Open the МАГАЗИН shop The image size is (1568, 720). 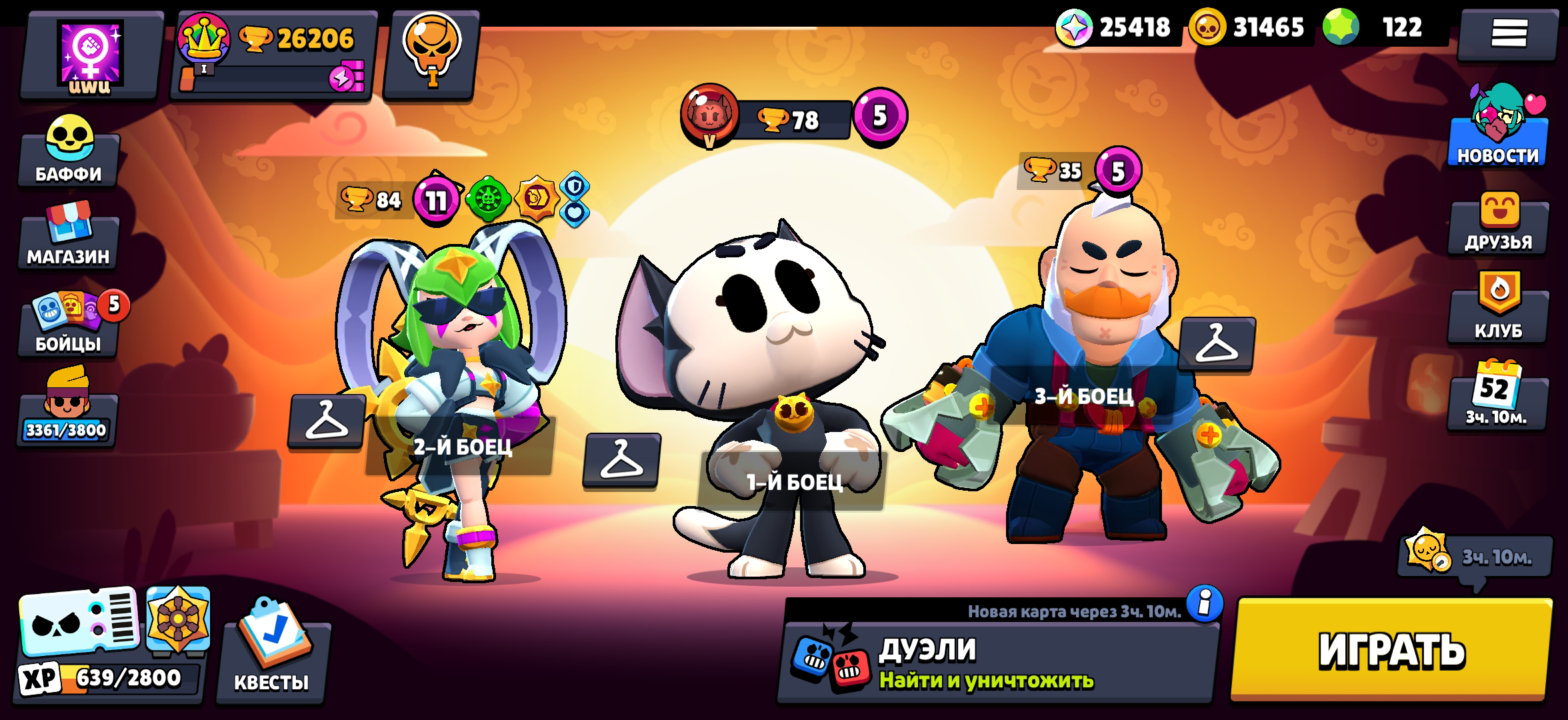pyautogui.click(x=69, y=243)
